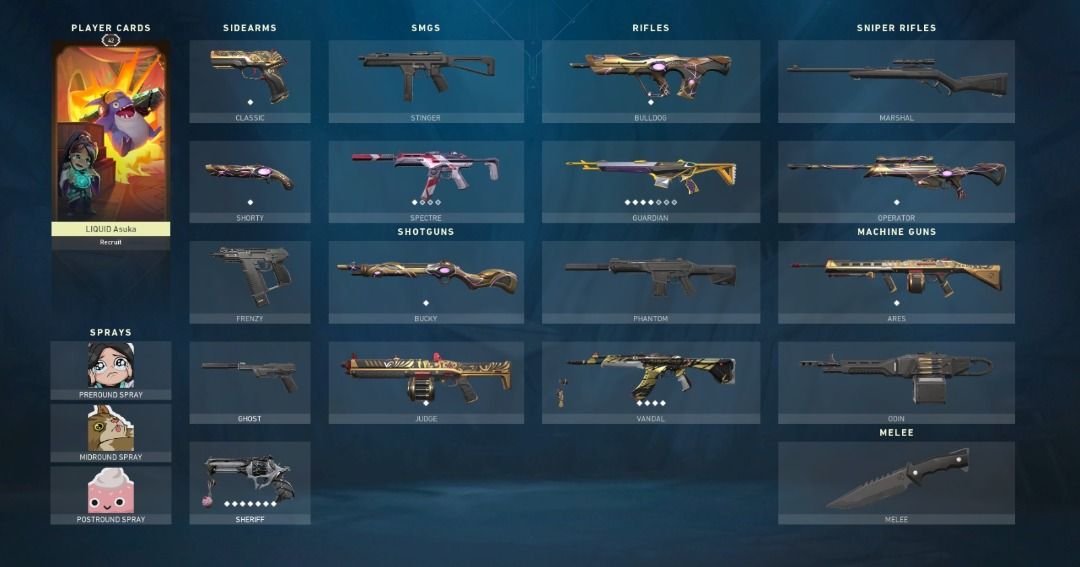
Task: Click the Bulldog rifle slot
Action: 651,80
